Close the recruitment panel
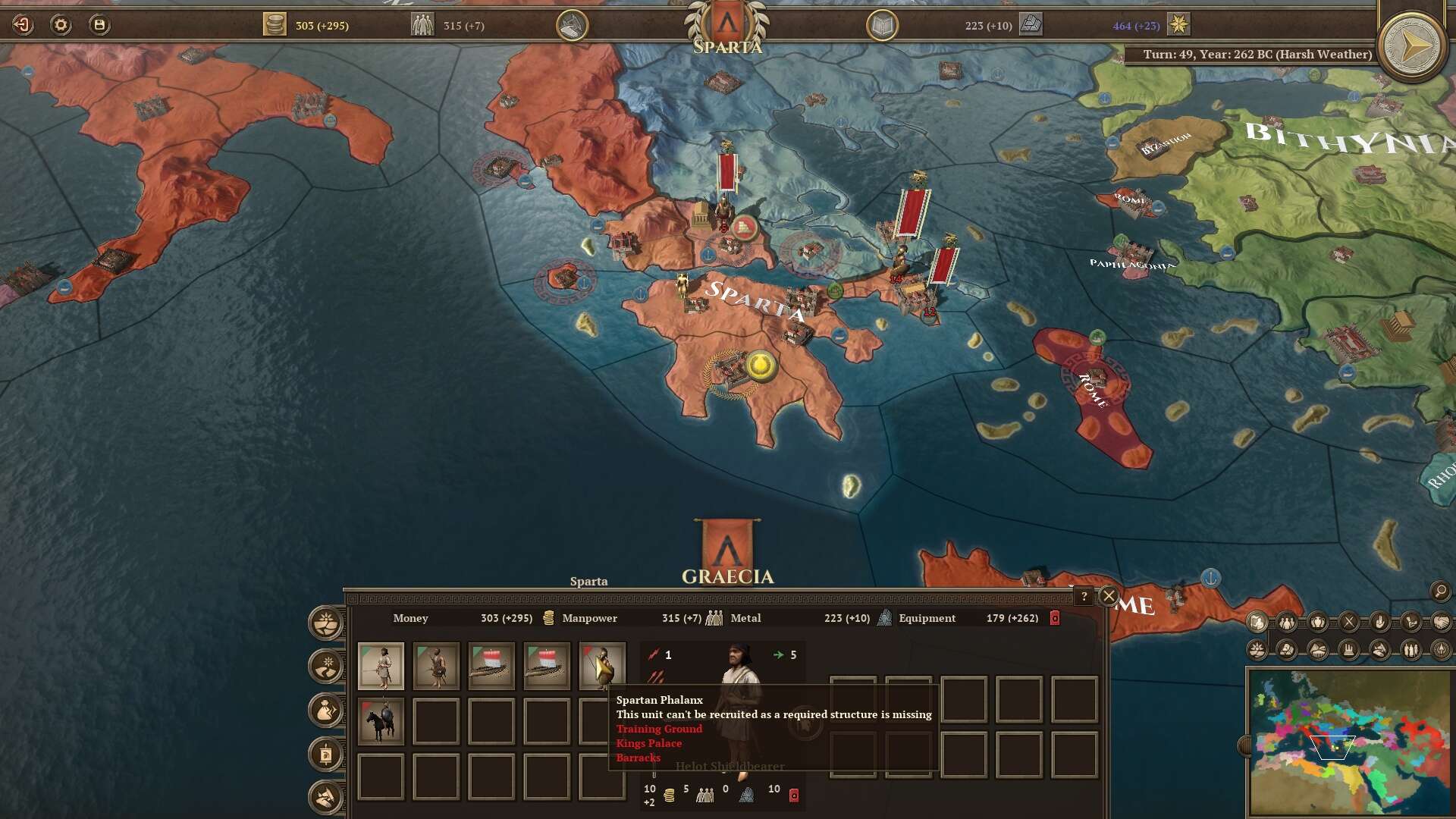This screenshot has width=1456, height=819. click(1109, 596)
